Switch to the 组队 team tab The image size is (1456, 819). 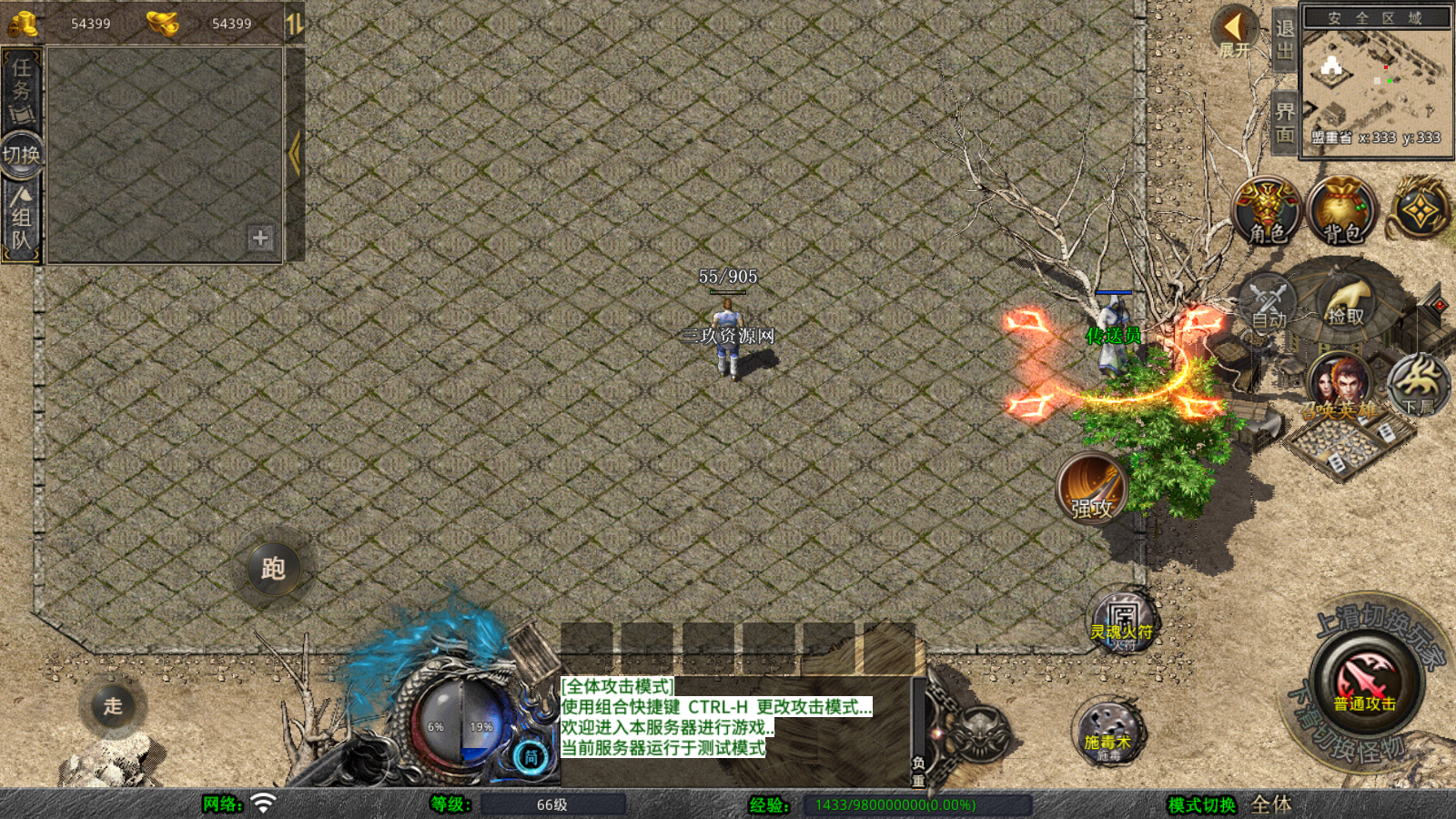[x=21, y=218]
